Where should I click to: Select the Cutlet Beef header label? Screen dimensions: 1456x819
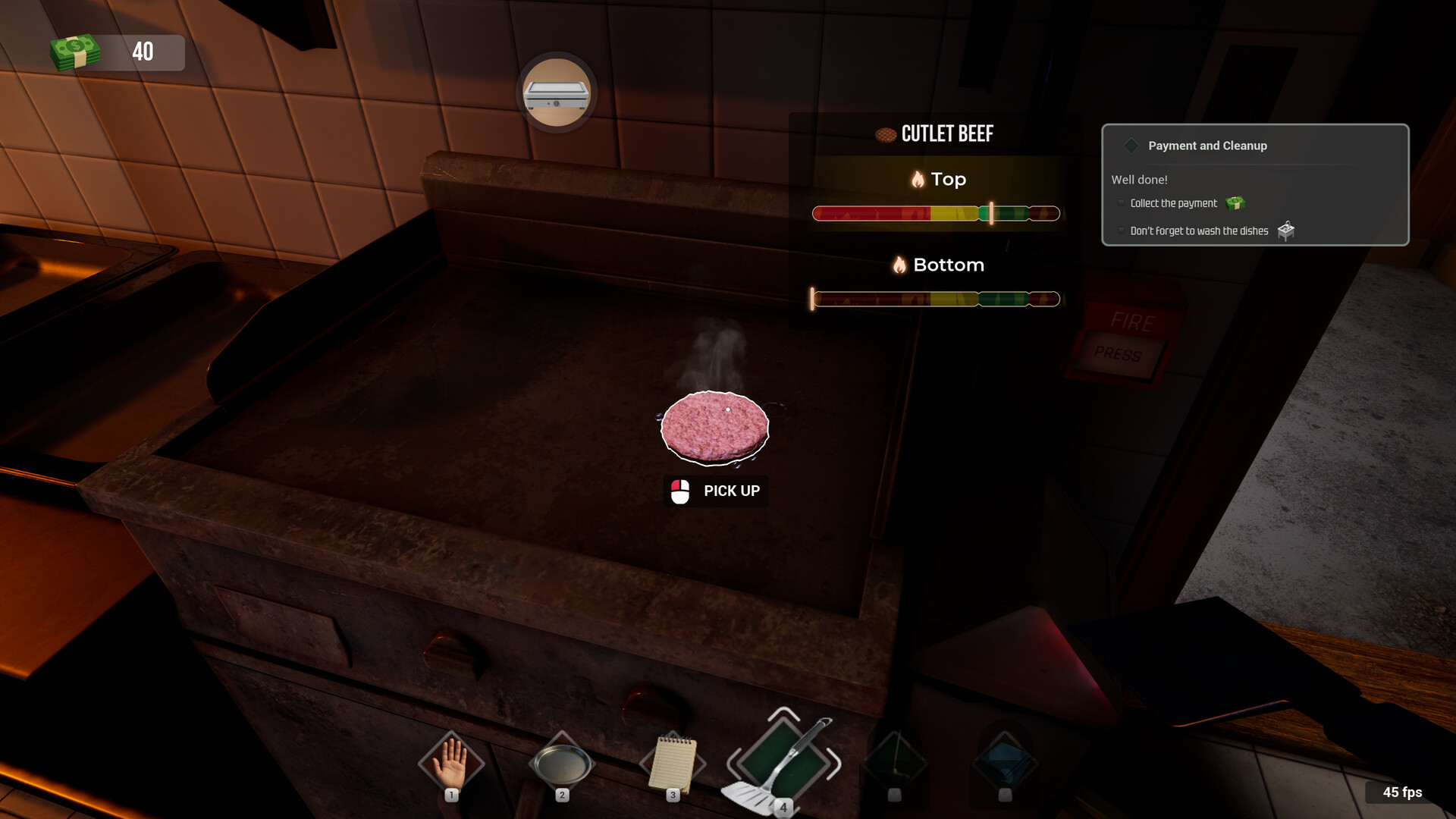(x=947, y=133)
